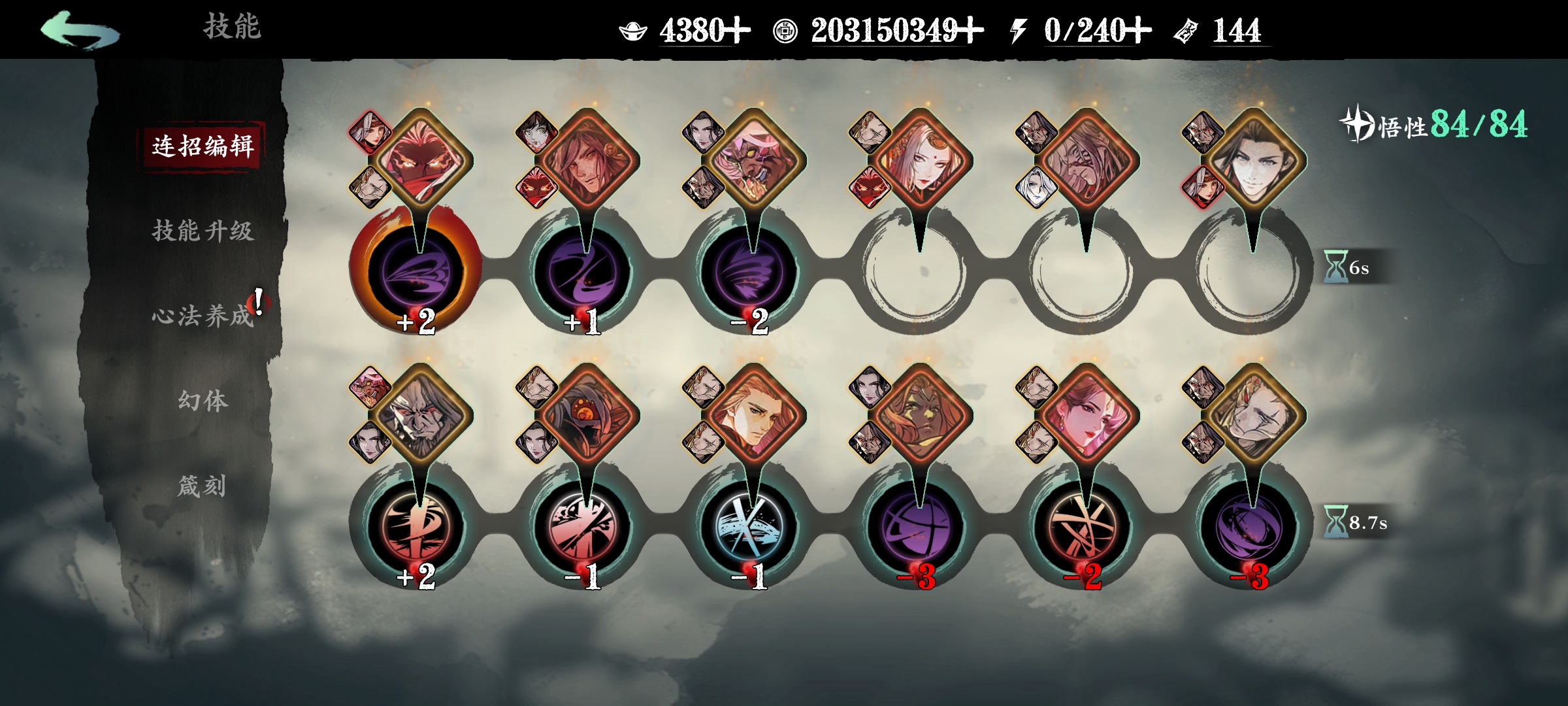Choose the red crossed-blades skill marked -2
The width and height of the screenshot is (1568, 706).
coord(1083,526)
